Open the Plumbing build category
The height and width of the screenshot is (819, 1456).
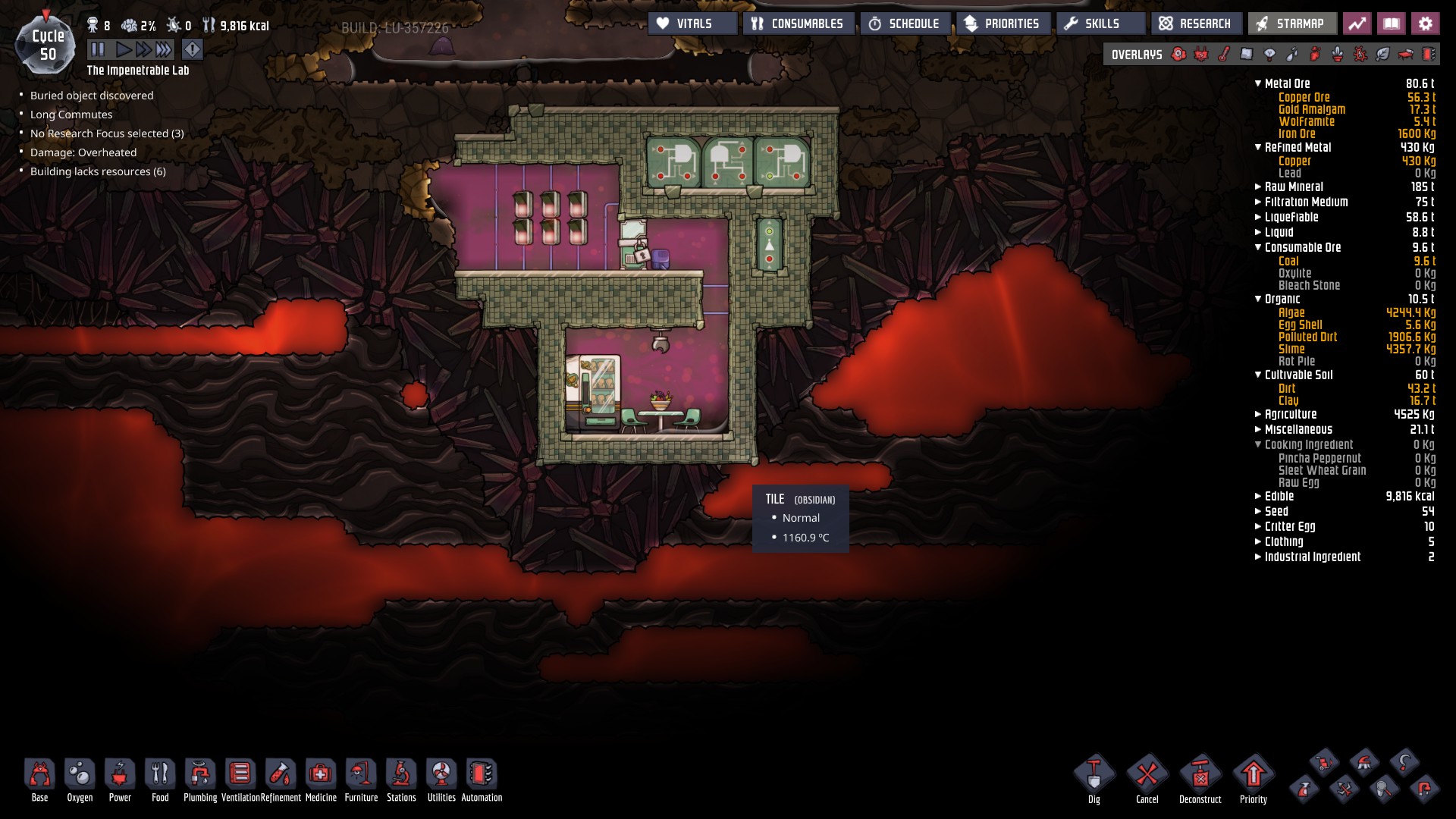tap(200, 774)
